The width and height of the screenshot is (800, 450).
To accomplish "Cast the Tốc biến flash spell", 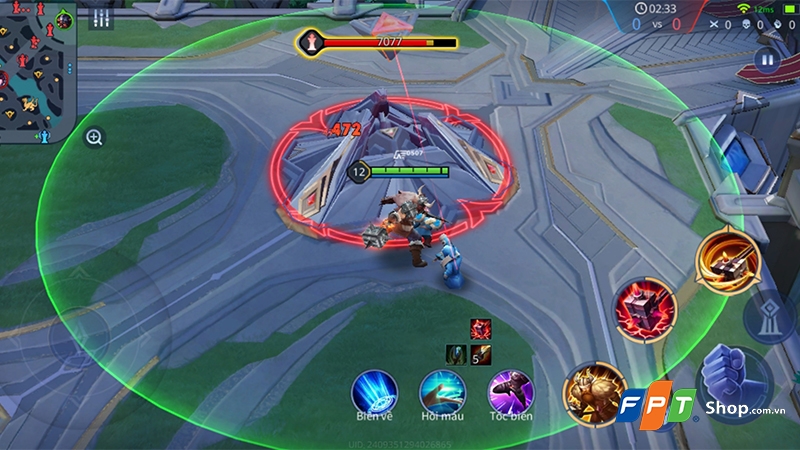I will (x=510, y=390).
